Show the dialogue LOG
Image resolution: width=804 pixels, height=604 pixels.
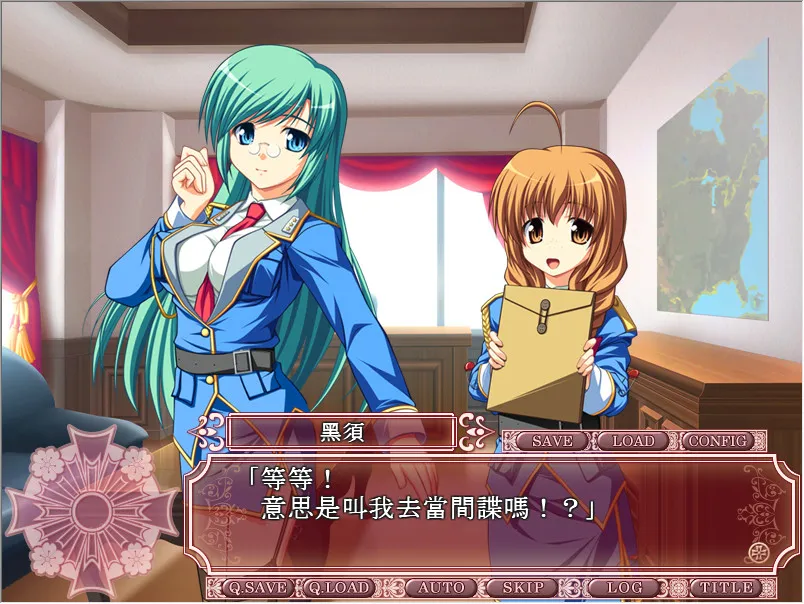[x=622, y=588]
